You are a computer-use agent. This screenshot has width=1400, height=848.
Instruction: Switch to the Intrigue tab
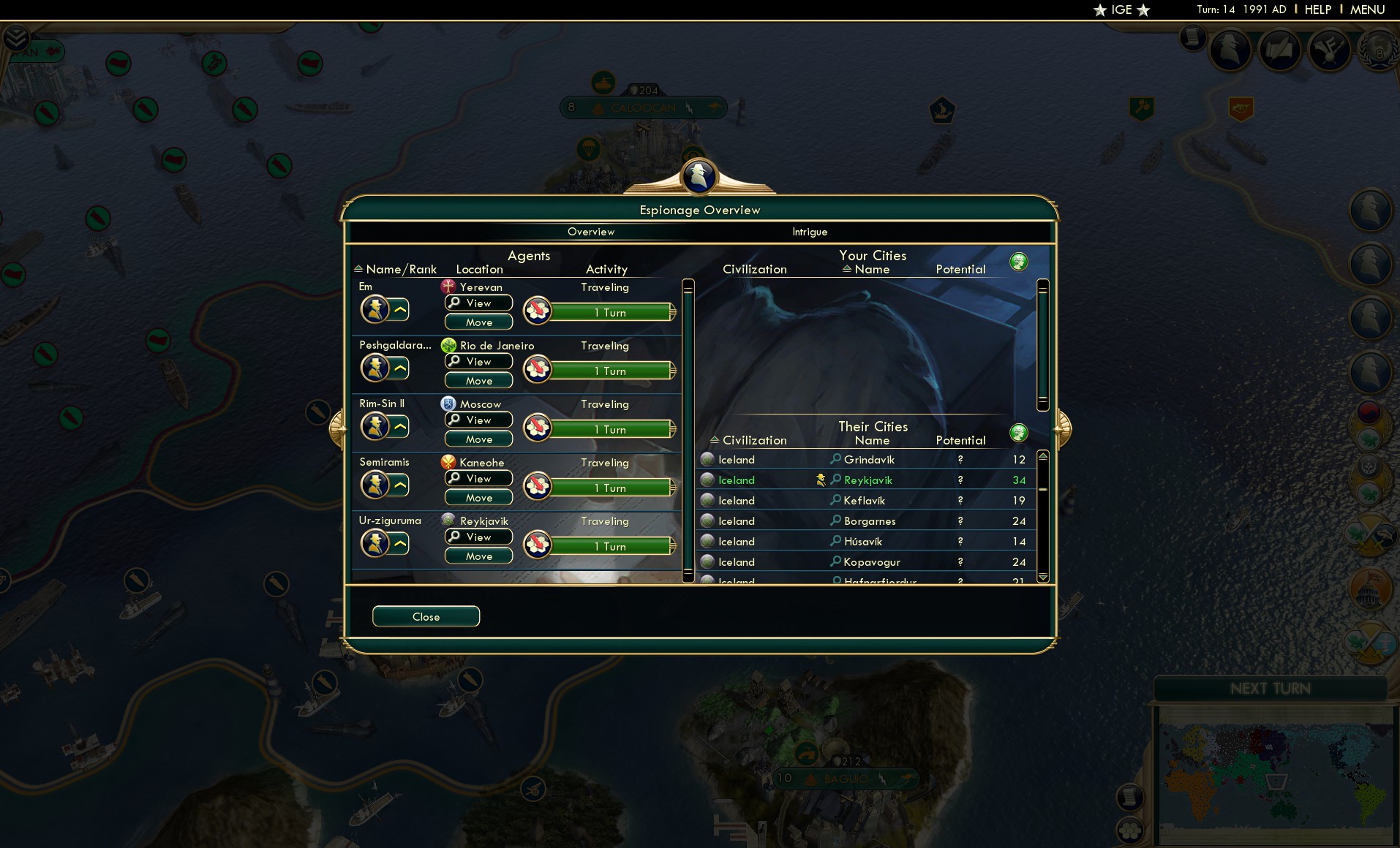pos(809,232)
